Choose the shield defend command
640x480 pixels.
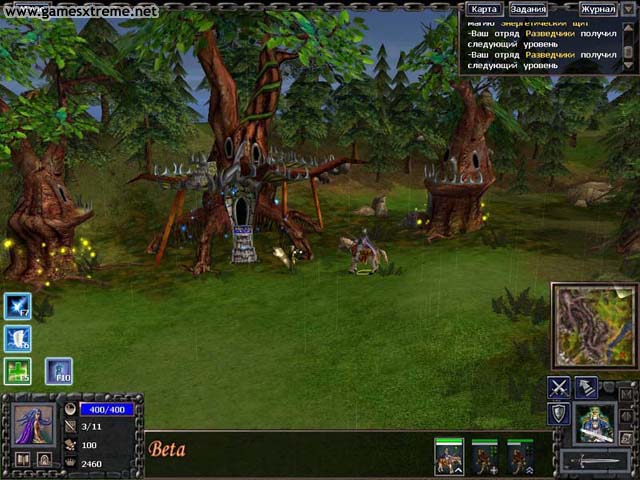(559, 413)
